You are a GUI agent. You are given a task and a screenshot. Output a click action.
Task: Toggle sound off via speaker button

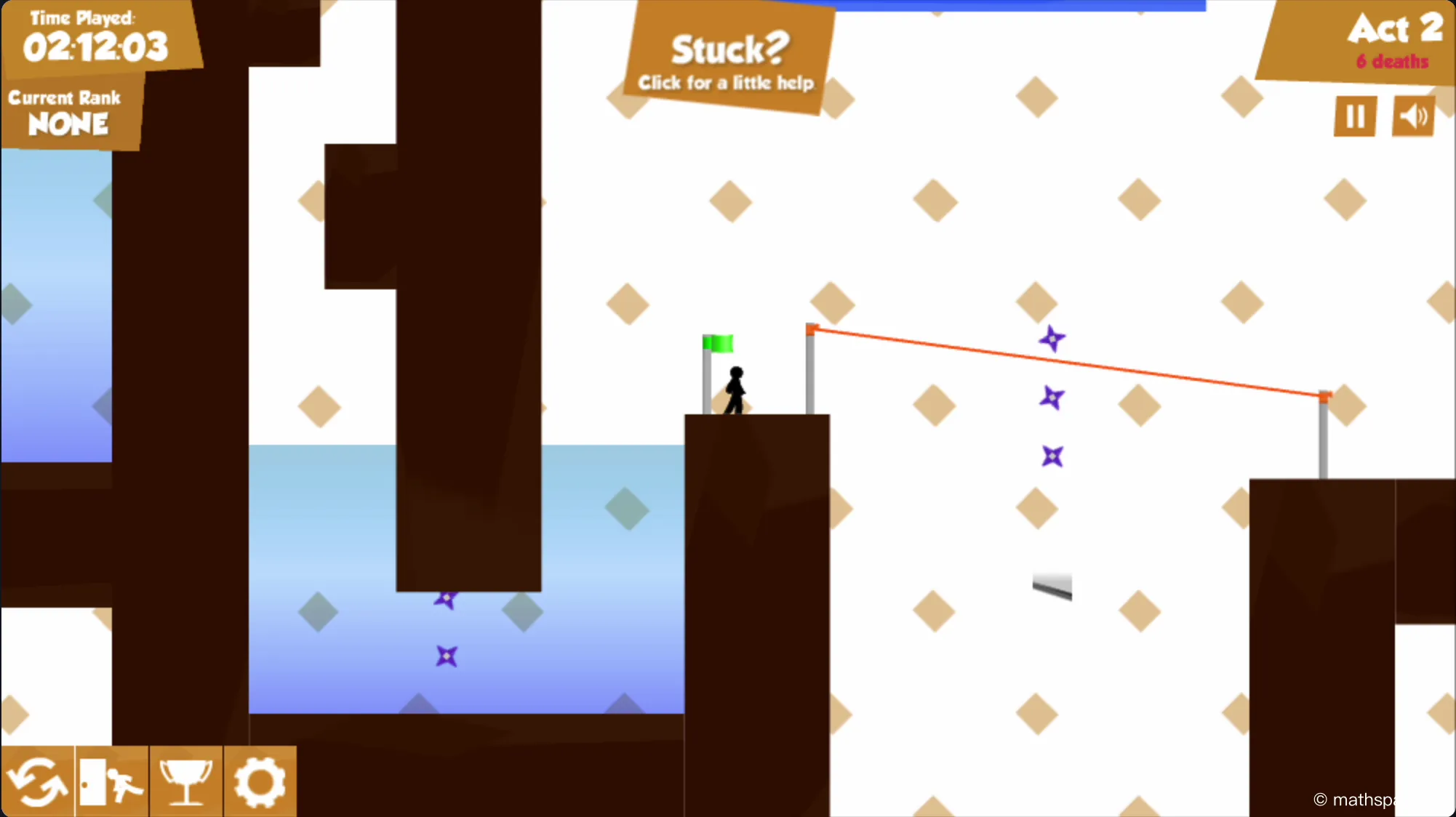tap(1413, 116)
